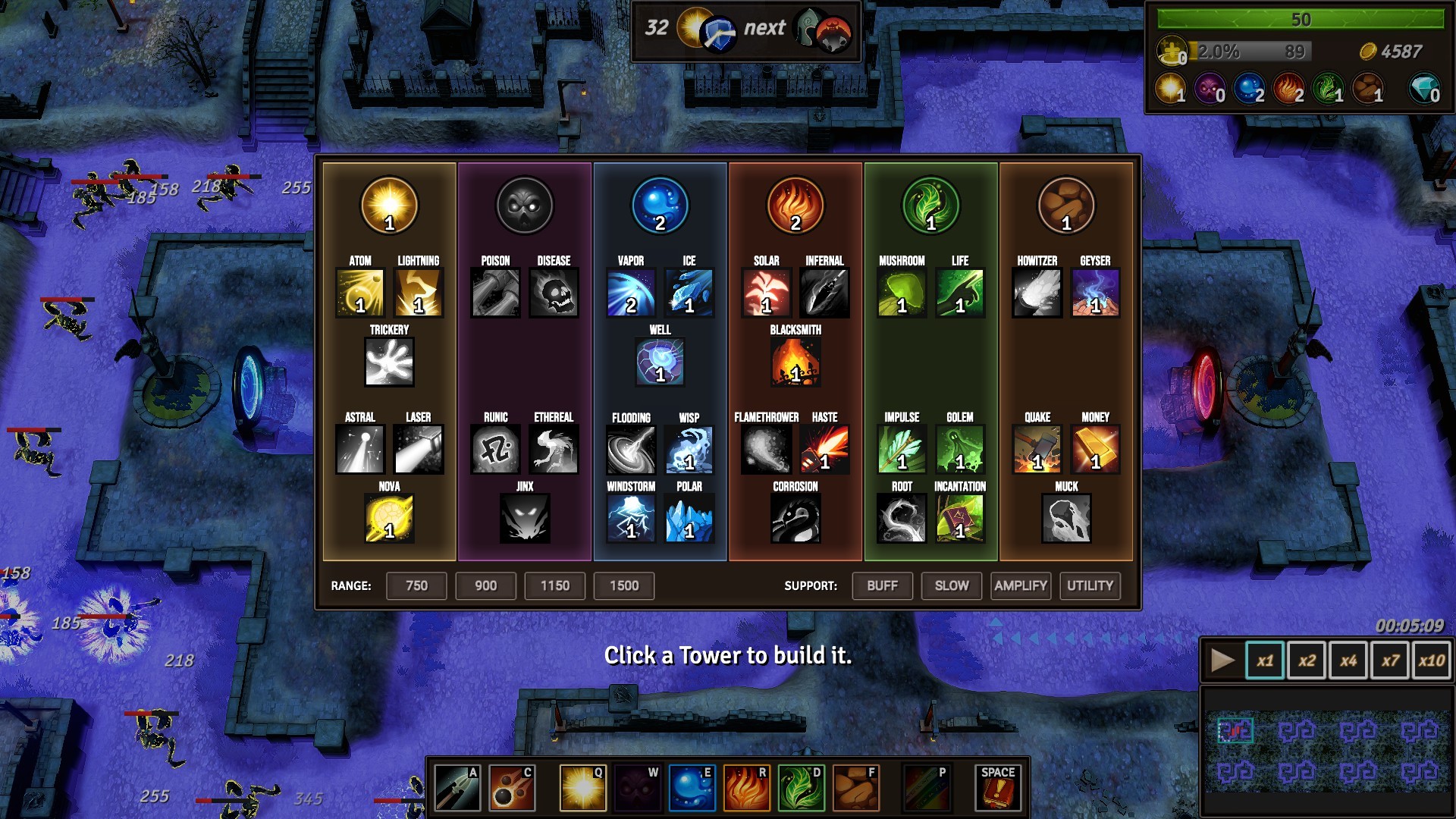Open the Incantation tower
This screenshot has width=1456, height=819.
click(959, 519)
